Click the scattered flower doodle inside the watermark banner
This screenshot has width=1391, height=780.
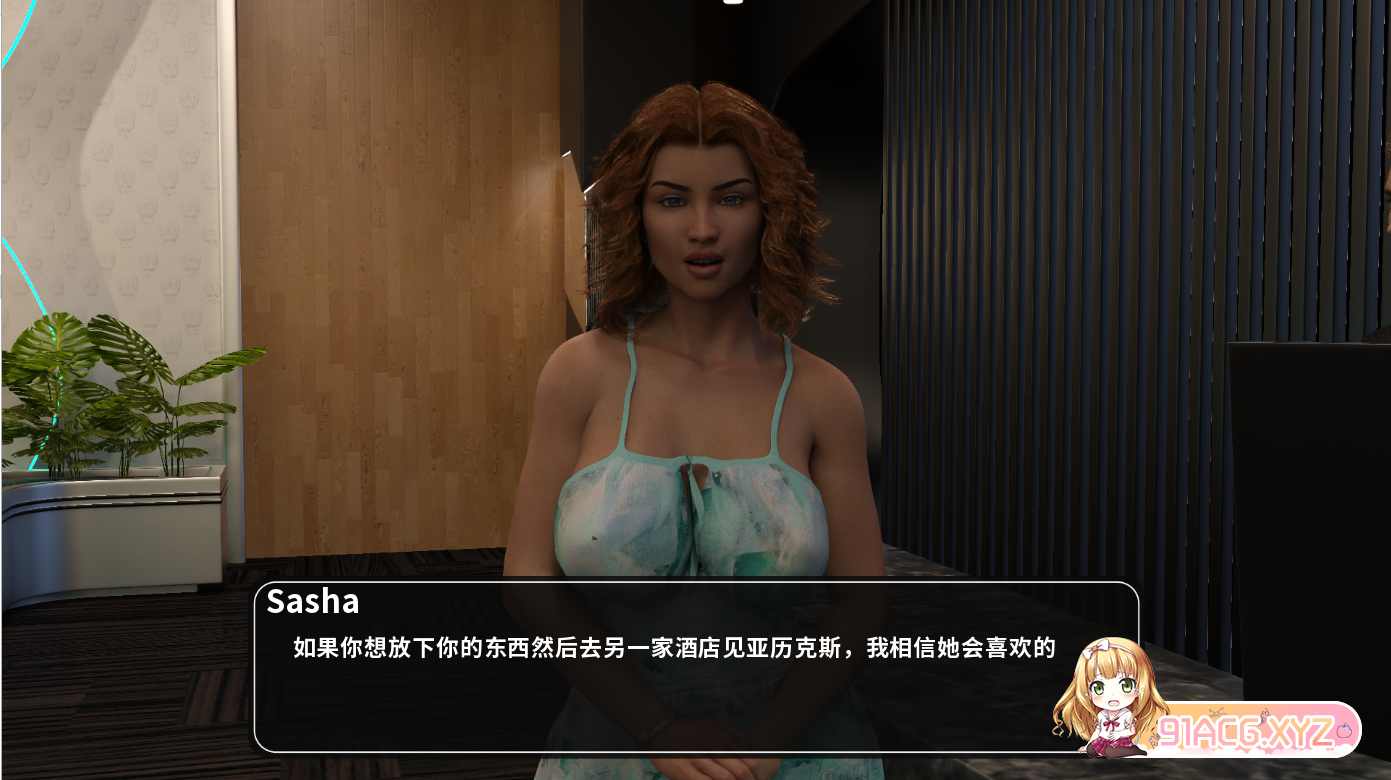[x=1217, y=712]
